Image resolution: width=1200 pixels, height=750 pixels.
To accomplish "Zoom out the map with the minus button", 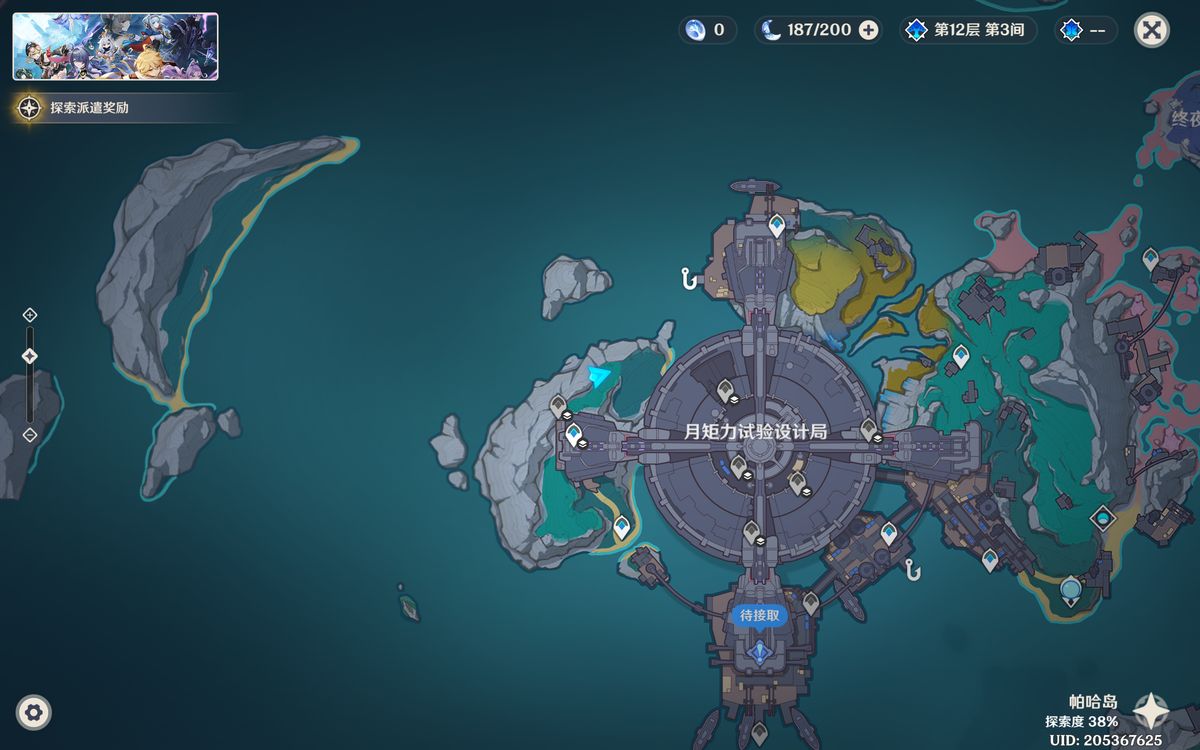I will (x=30, y=435).
